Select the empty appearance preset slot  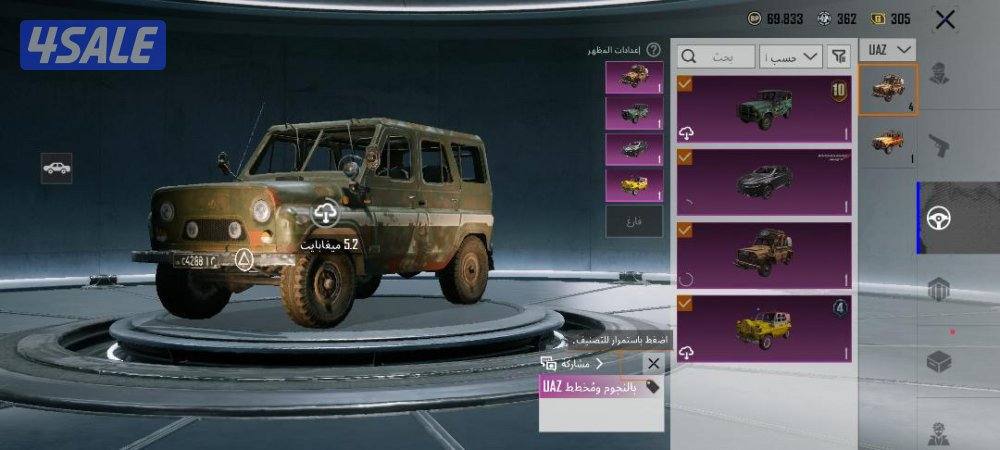(x=634, y=220)
